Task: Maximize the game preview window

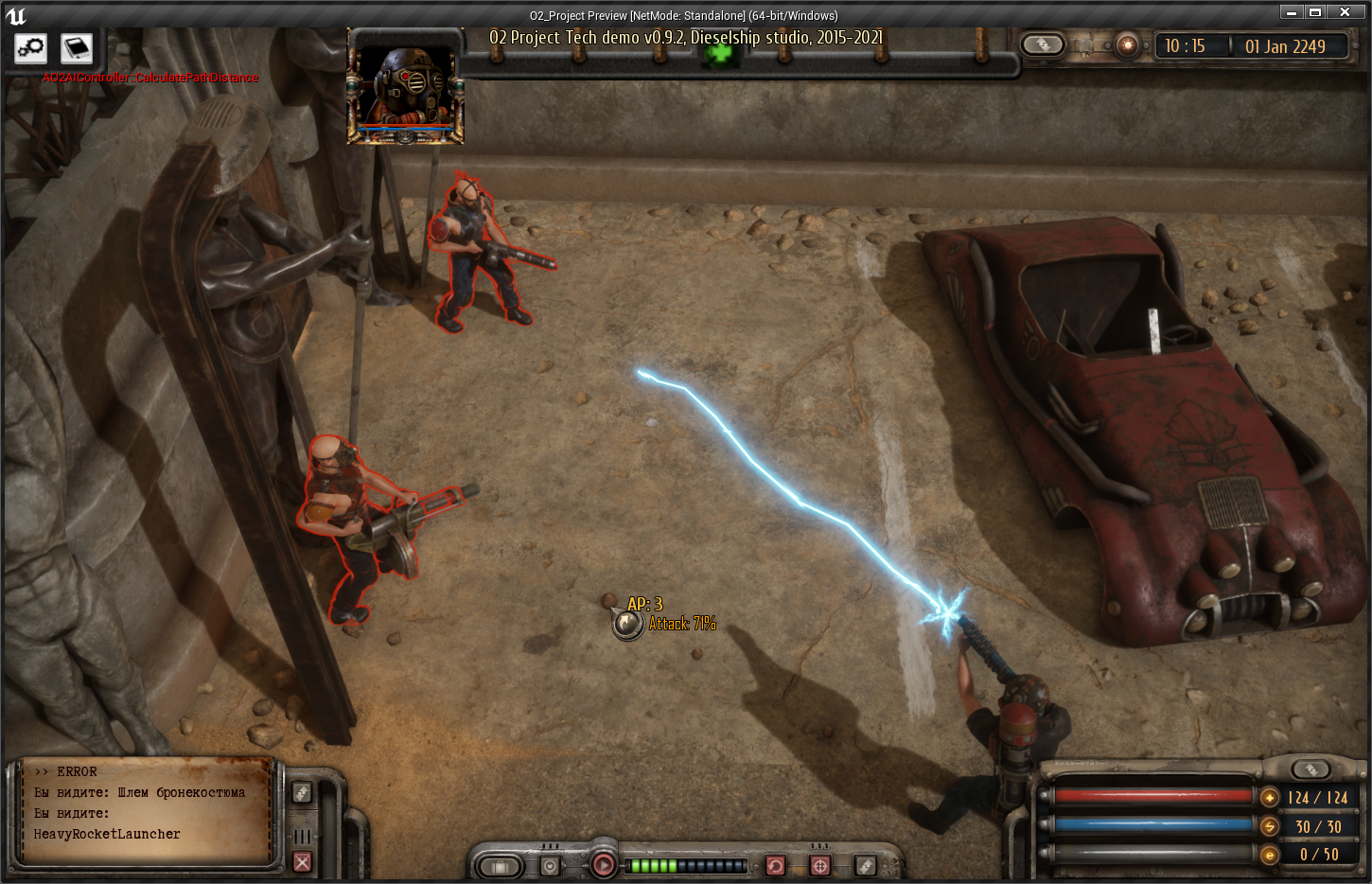Action: (1314, 12)
